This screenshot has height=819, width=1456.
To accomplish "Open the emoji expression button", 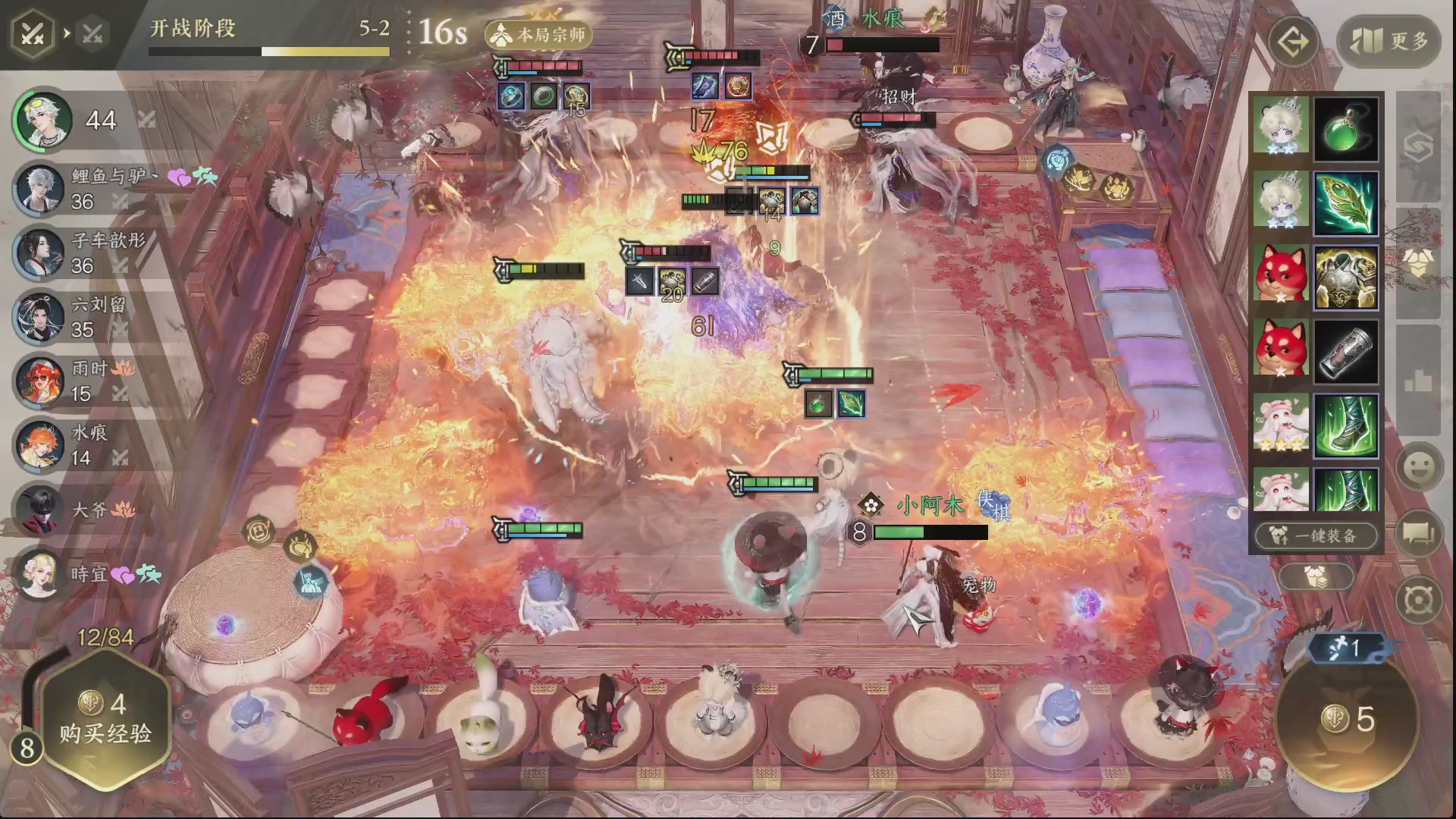I will pyautogui.click(x=1417, y=466).
